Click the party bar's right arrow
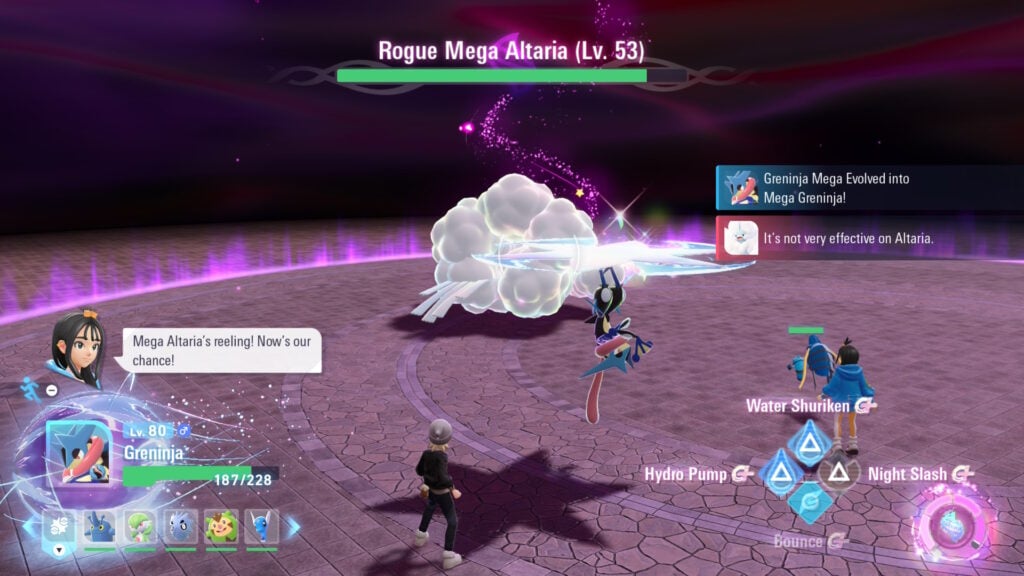 click(293, 526)
